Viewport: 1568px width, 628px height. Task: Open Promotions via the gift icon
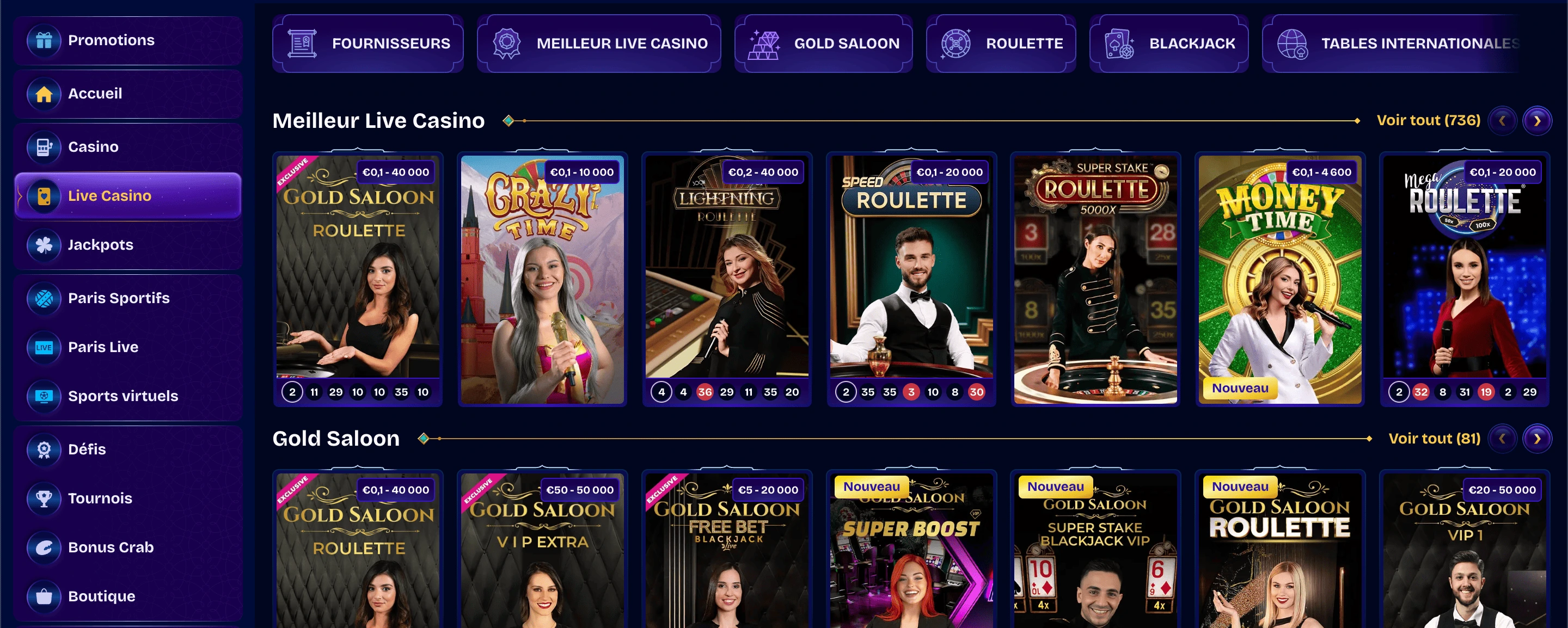pyautogui.click(x=44, y=40)
